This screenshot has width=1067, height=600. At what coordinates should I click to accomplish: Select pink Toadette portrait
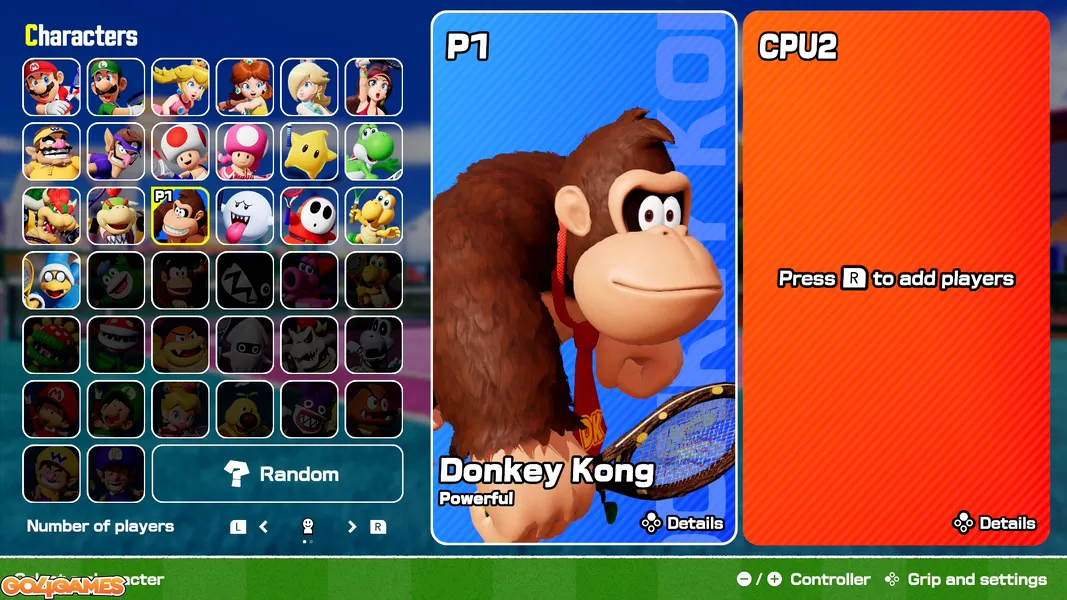coord(245,152)
